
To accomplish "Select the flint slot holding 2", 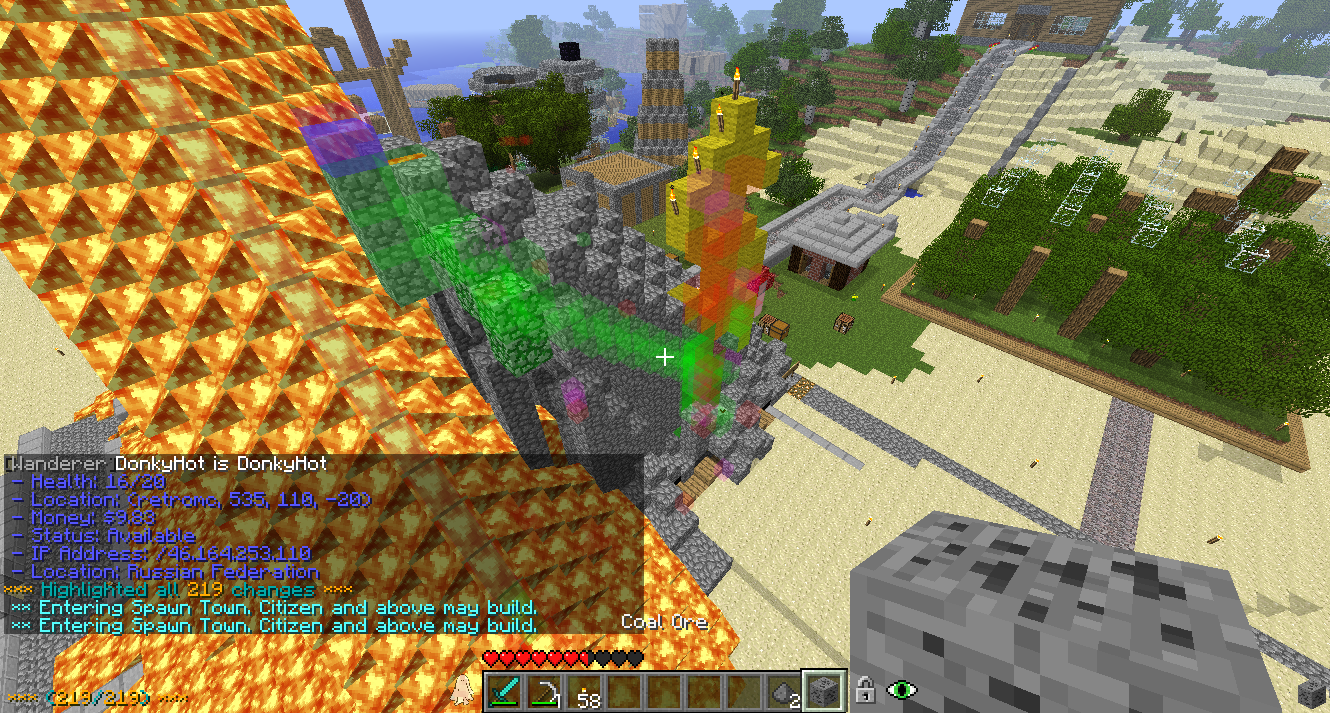I will tap(785, 692).
